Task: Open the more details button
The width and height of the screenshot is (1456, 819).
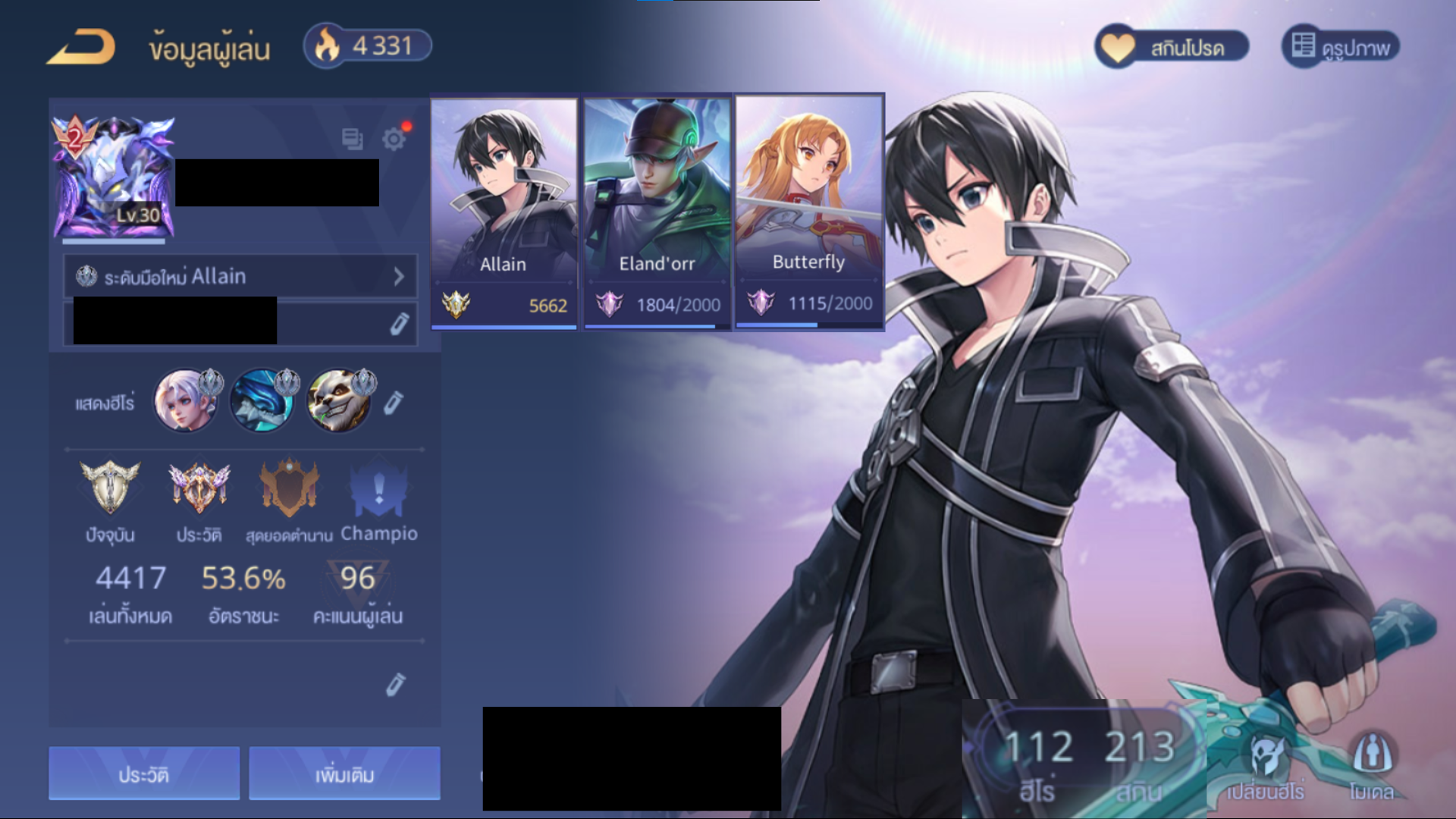Action: pos(344,773)
